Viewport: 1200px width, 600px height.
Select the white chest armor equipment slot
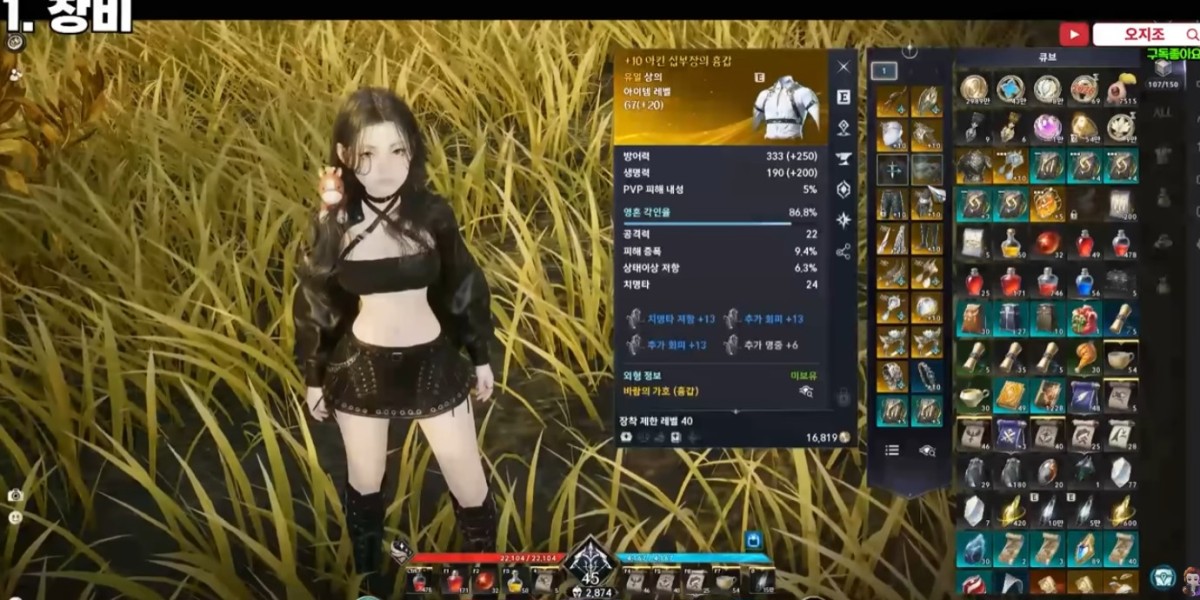(x=892, y=135)
